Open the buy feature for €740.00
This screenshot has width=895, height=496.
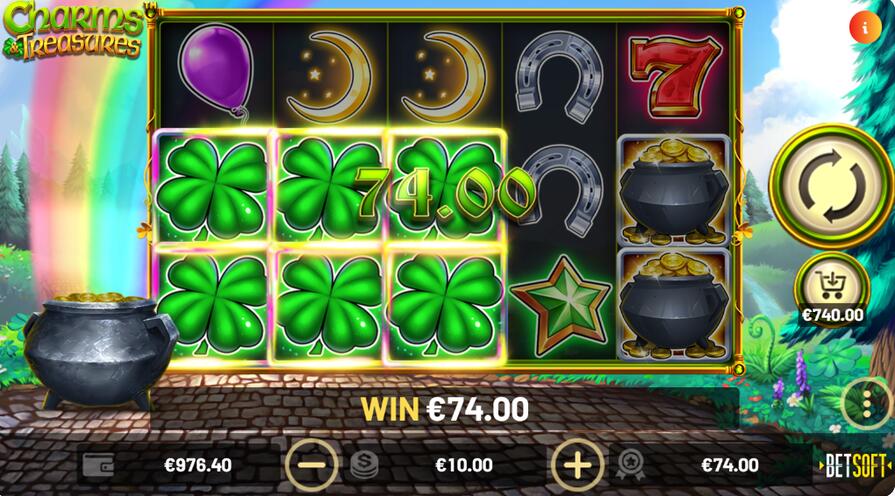pos(832,287)
